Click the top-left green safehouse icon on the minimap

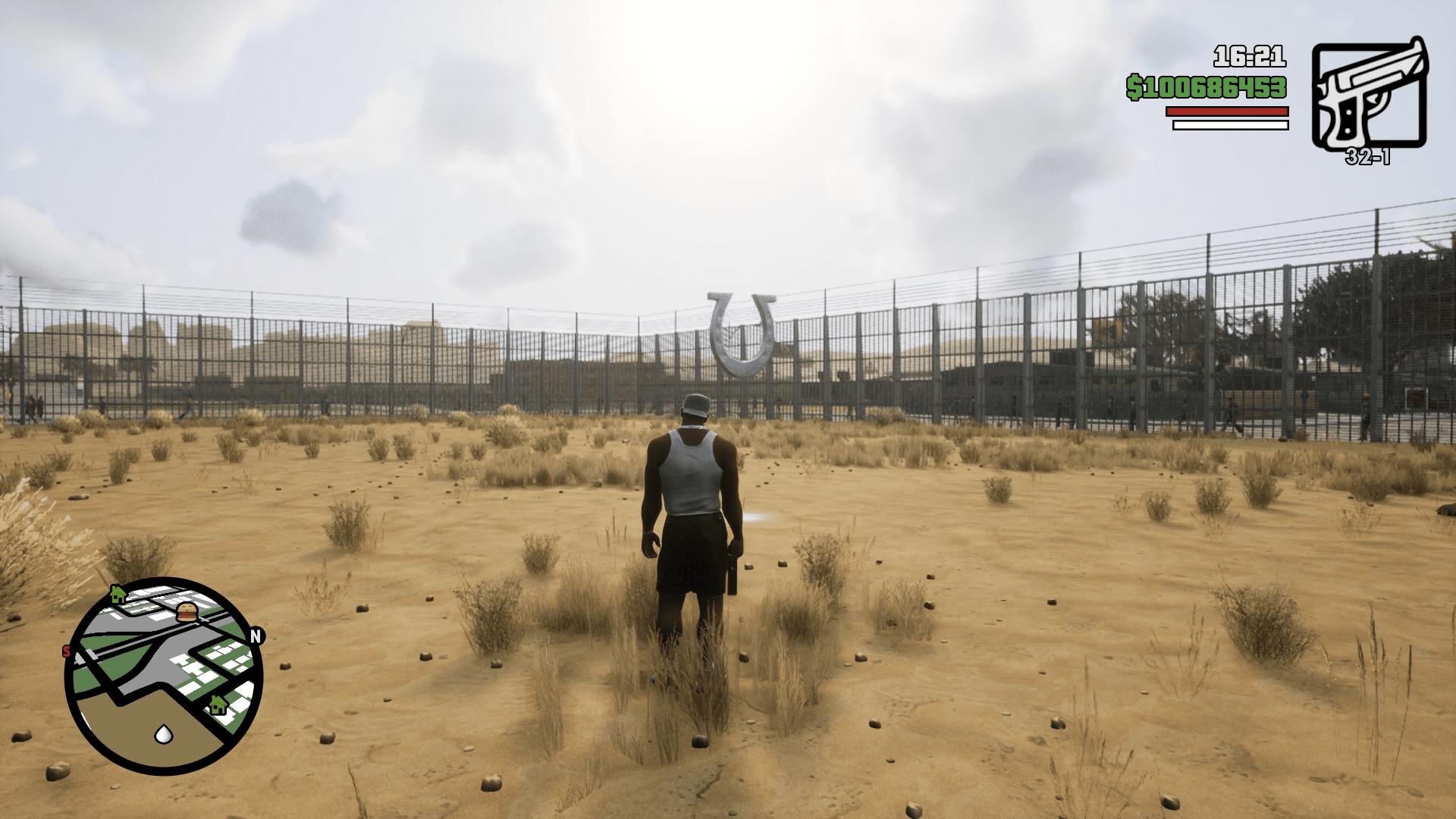point(118,595)
